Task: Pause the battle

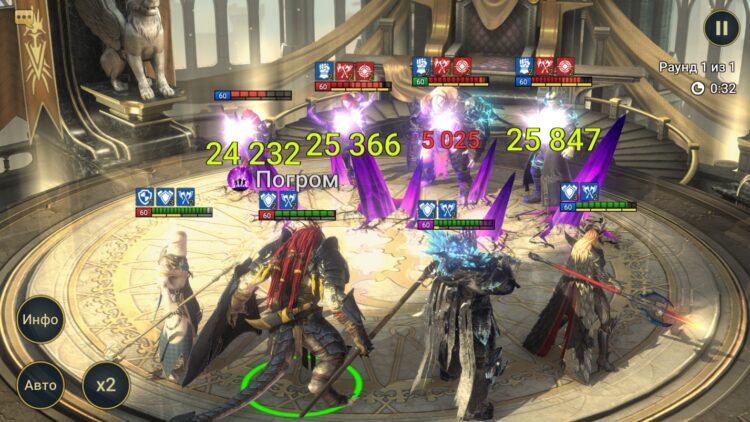Action: click(720, 27)
